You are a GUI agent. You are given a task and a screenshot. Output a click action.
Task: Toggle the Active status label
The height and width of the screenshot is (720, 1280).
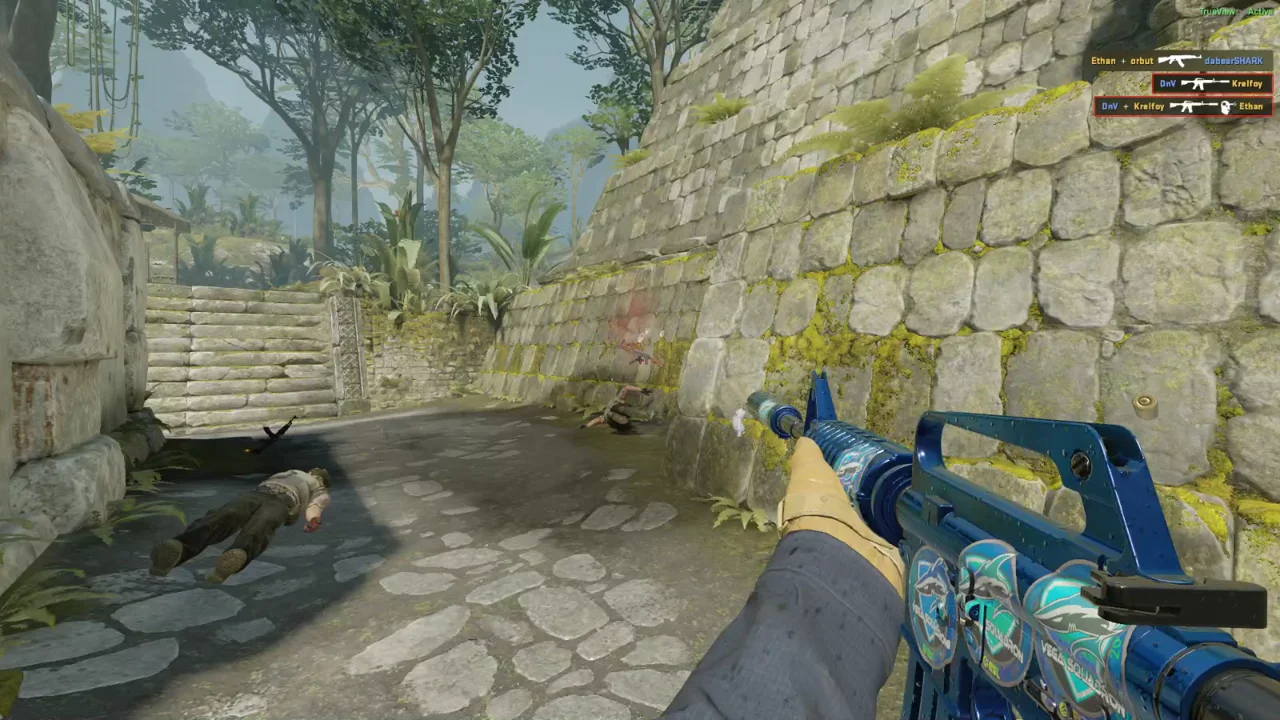click(1261, 11)
